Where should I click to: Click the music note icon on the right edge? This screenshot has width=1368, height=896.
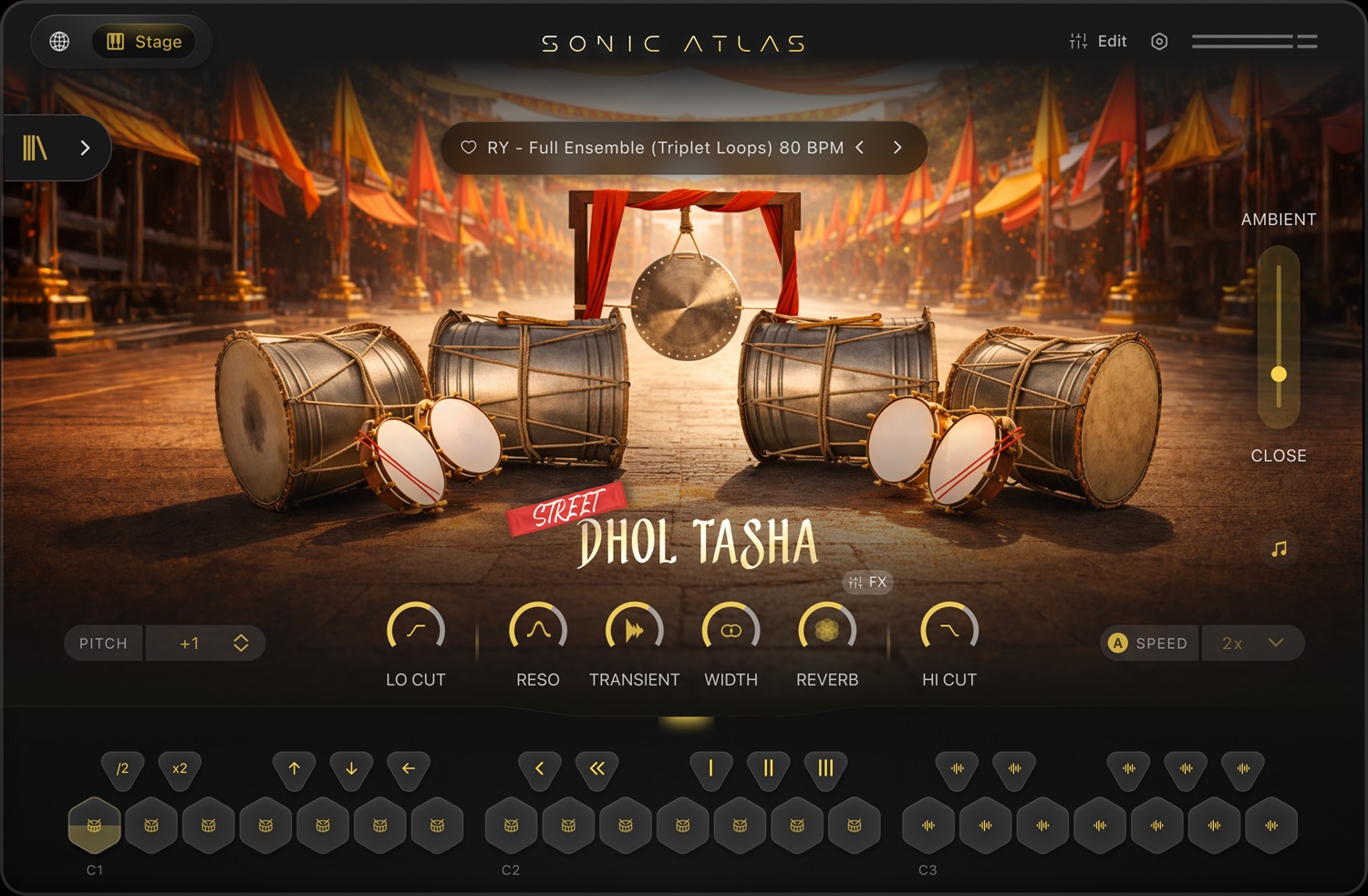click(x=1279, y=550)
